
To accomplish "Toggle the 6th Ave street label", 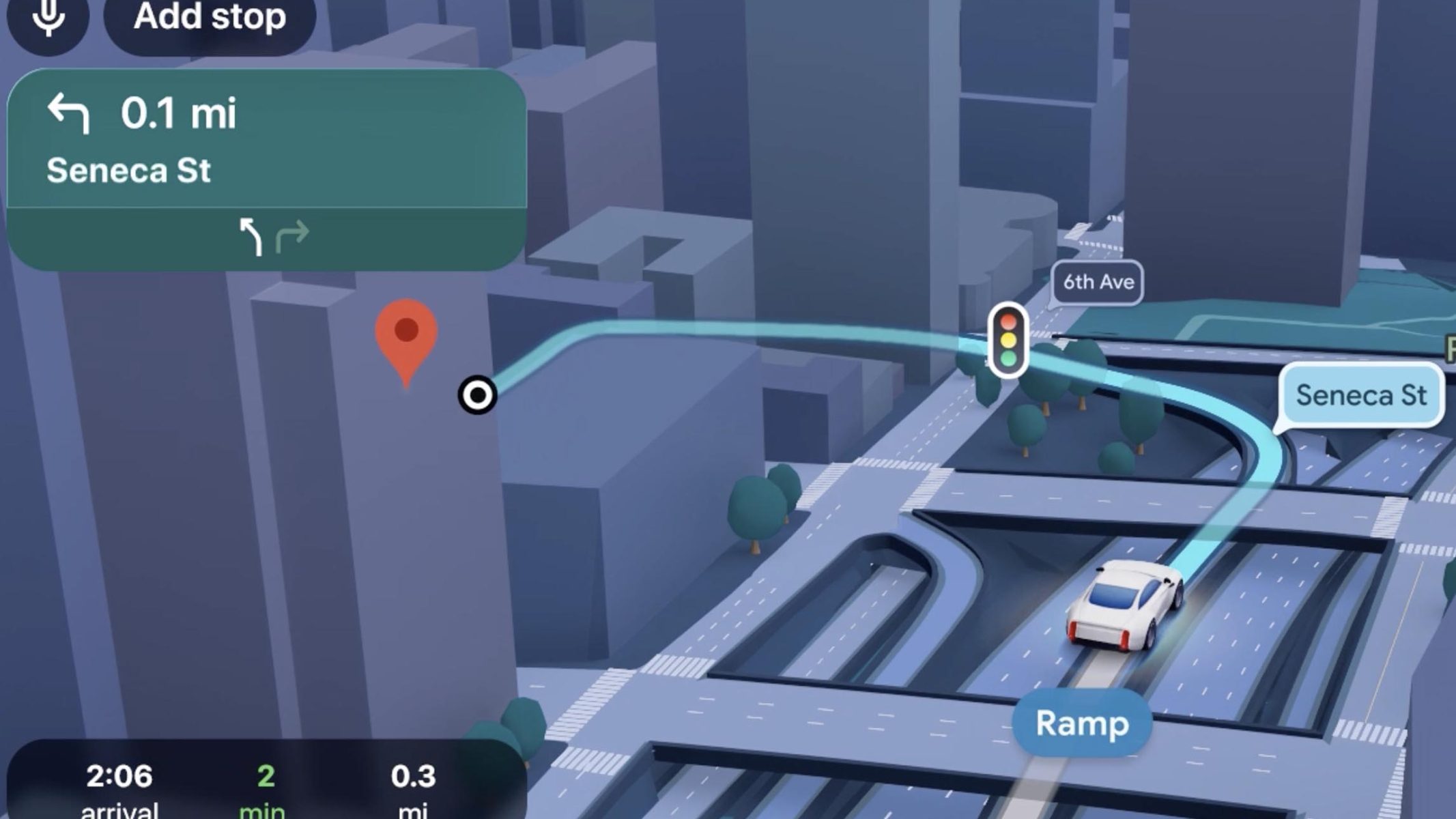I will click(x=1099, y=282).
